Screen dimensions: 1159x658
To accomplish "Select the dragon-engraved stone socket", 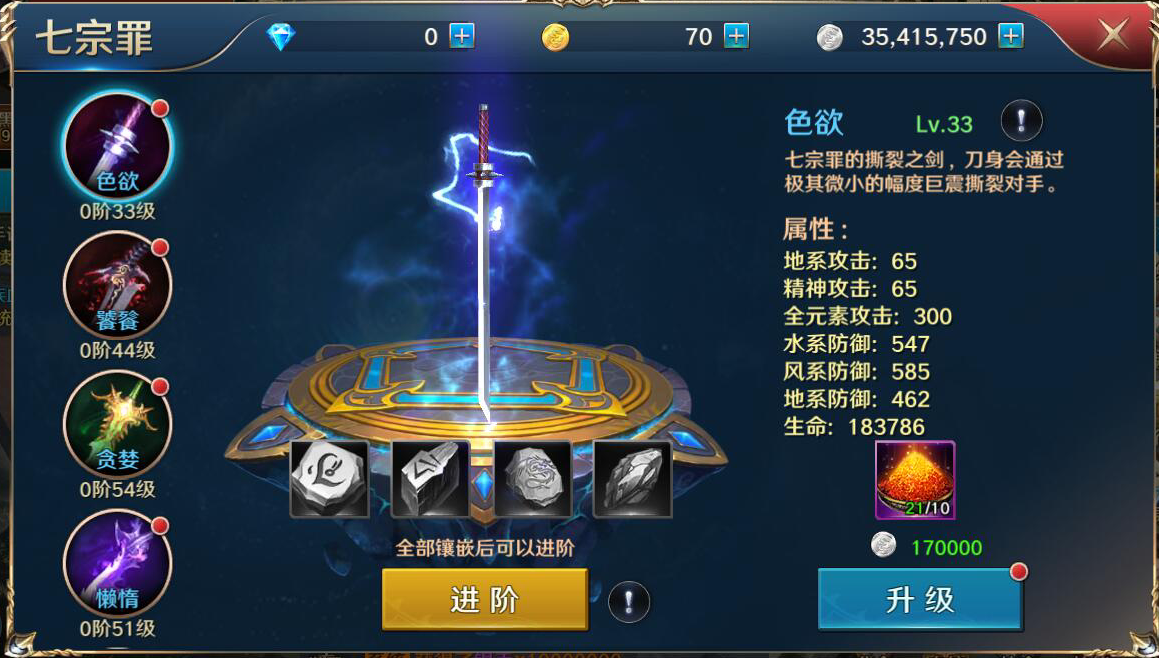I will pos(532,479).
